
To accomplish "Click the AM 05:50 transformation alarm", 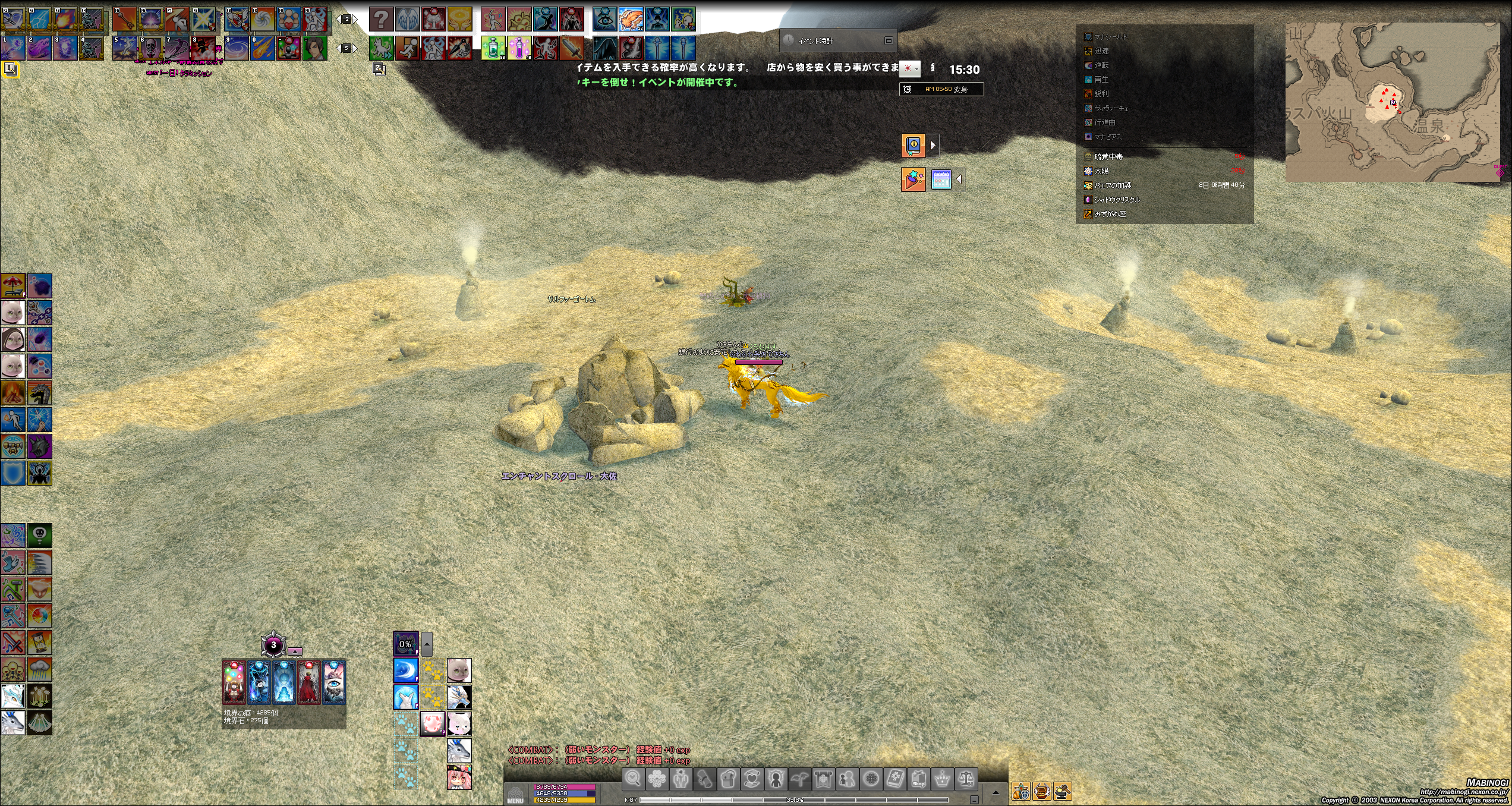I will [941, 89].
